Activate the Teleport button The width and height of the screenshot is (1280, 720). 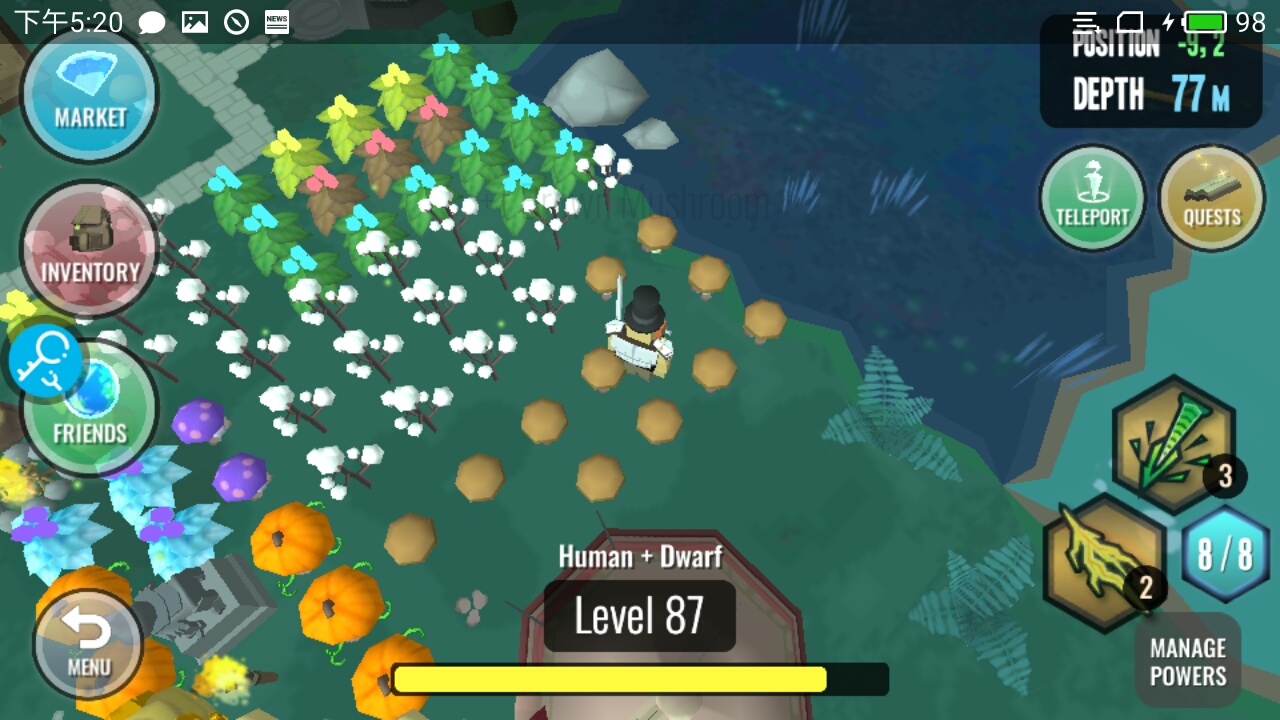pos(1092,199)
